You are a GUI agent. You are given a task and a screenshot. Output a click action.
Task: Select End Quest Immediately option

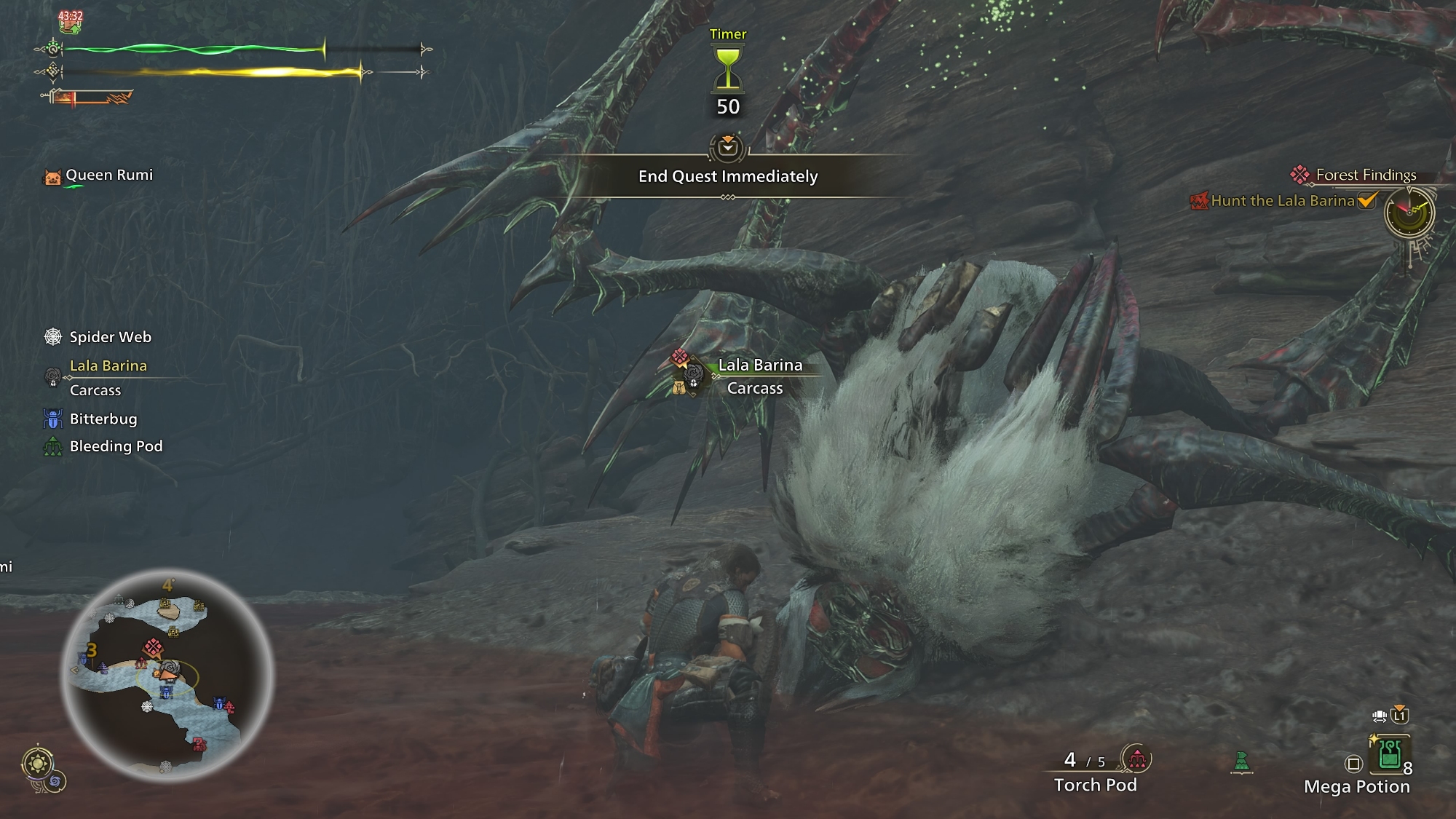(x=728, y=176)
